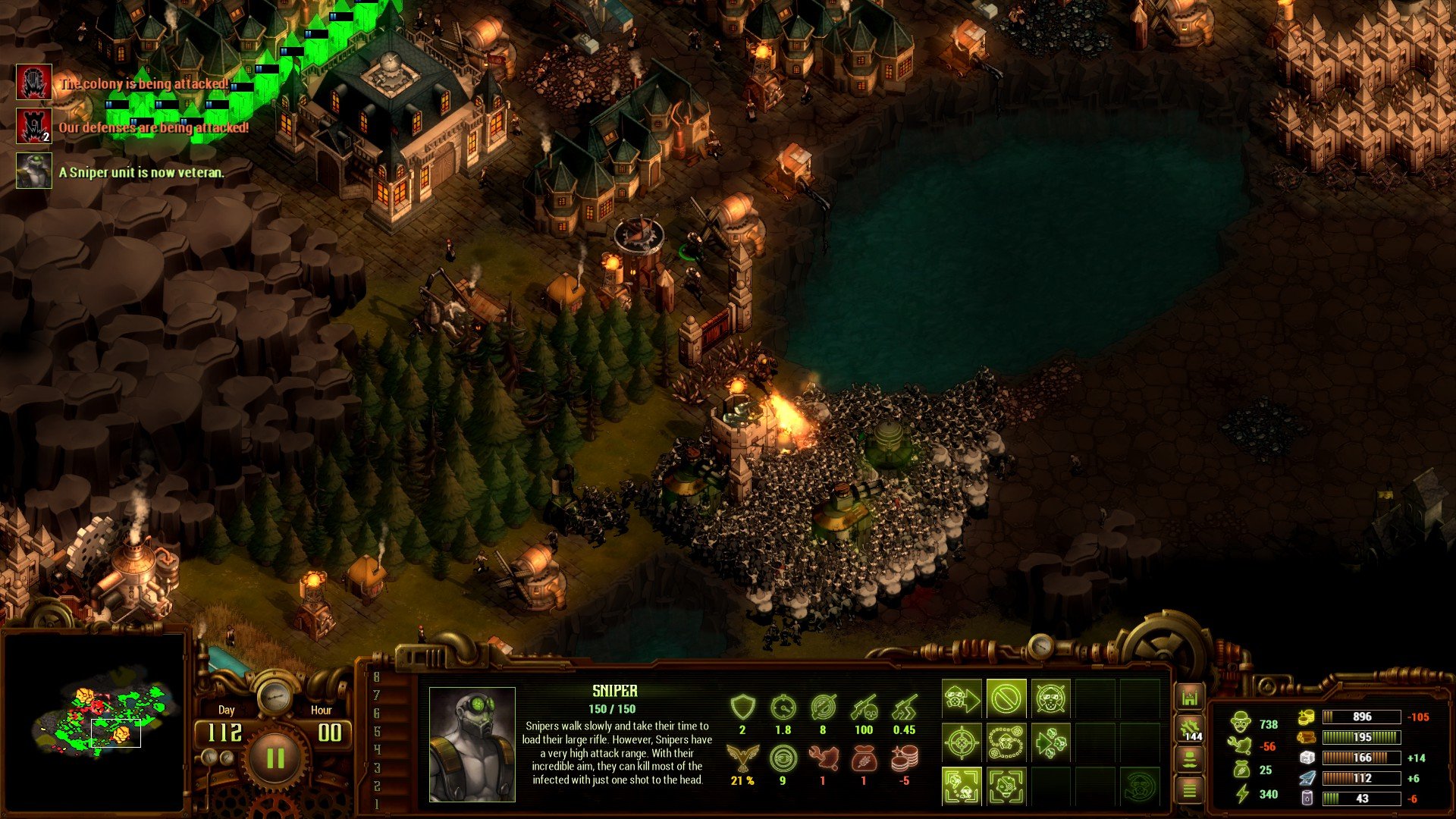Click the wrench repair button showing 144
This screenshot has height=819, width=1456.
click(1189, 730)
